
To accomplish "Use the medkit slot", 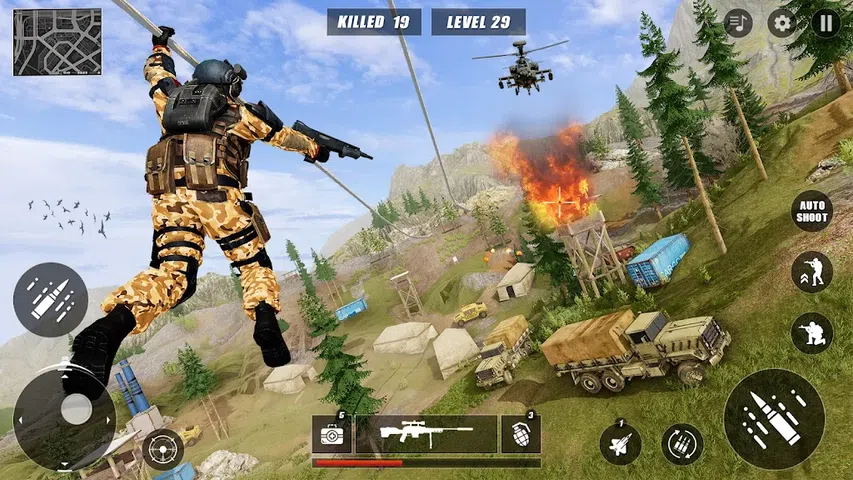I will 330,434.
